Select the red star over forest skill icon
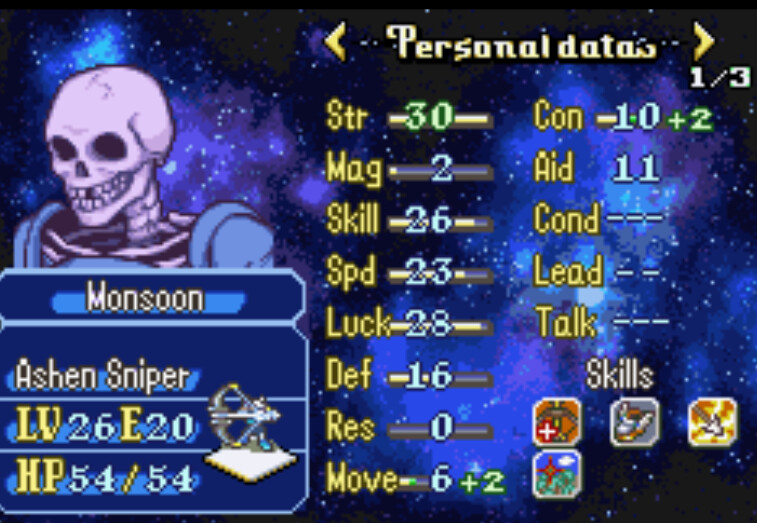The width and height of the screenshot is (757, 523). (x=557, y=473)
